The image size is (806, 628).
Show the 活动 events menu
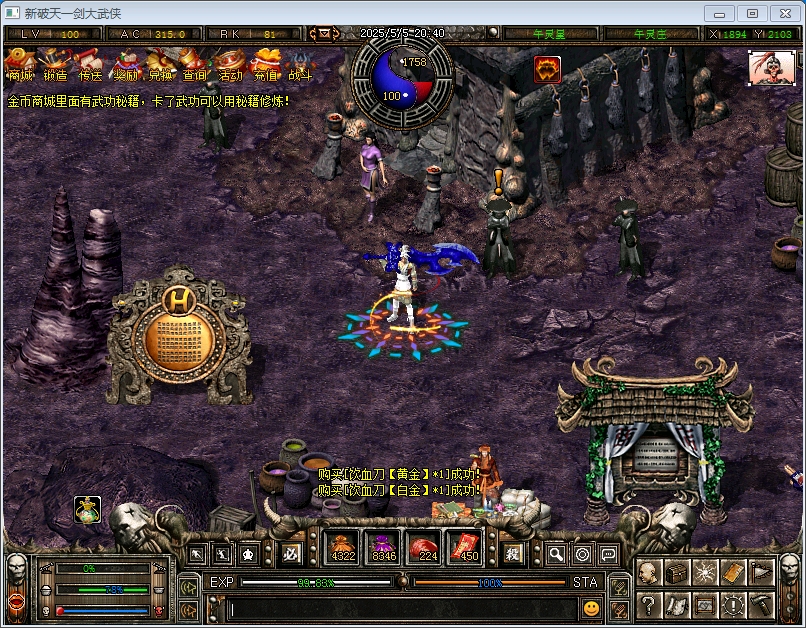[x=230, y=65]
